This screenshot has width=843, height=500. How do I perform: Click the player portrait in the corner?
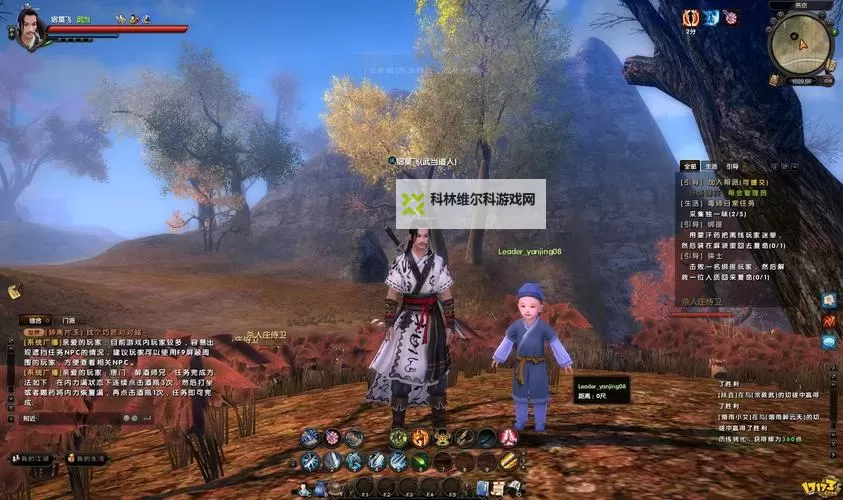click(26, 27)
